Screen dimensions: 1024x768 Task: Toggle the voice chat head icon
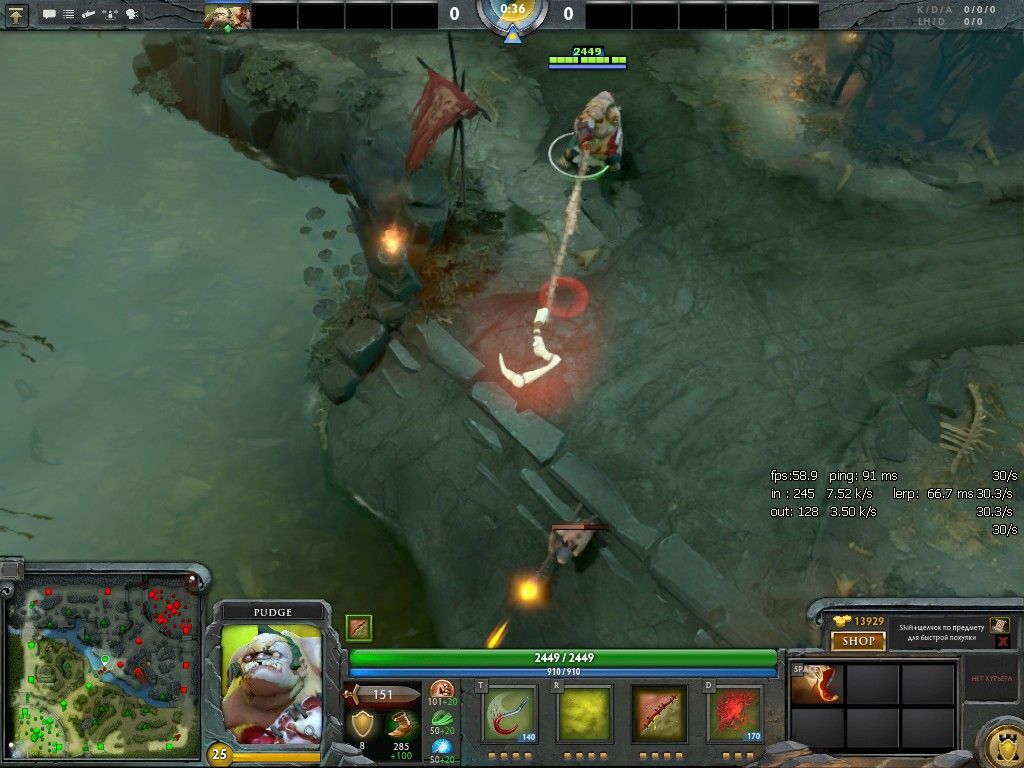tap(131, 15)
